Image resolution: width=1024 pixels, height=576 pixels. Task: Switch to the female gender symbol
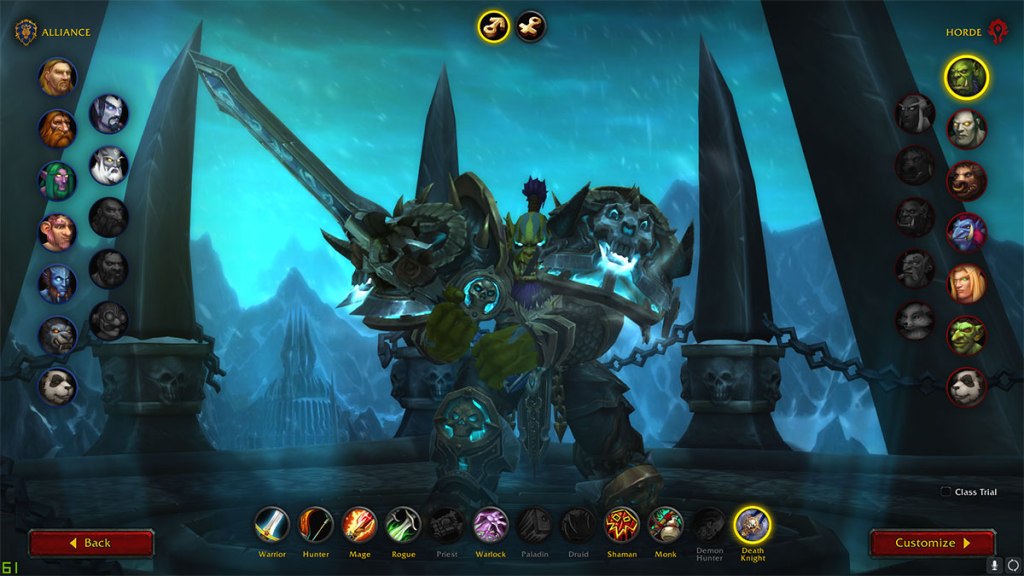(x=531, y=26)
